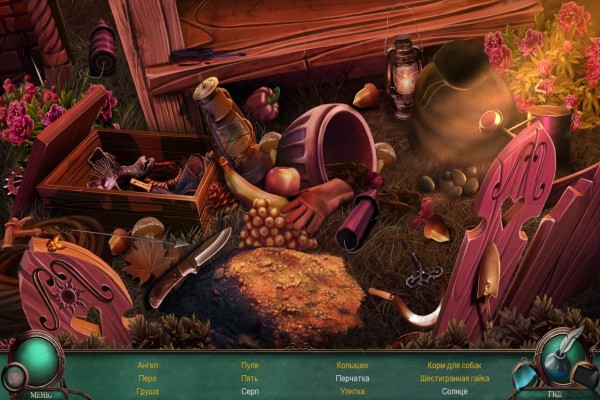The image size is (600, 400).
Task: Select the word Перчатка in the item list
Action: (x=352, y=379)
